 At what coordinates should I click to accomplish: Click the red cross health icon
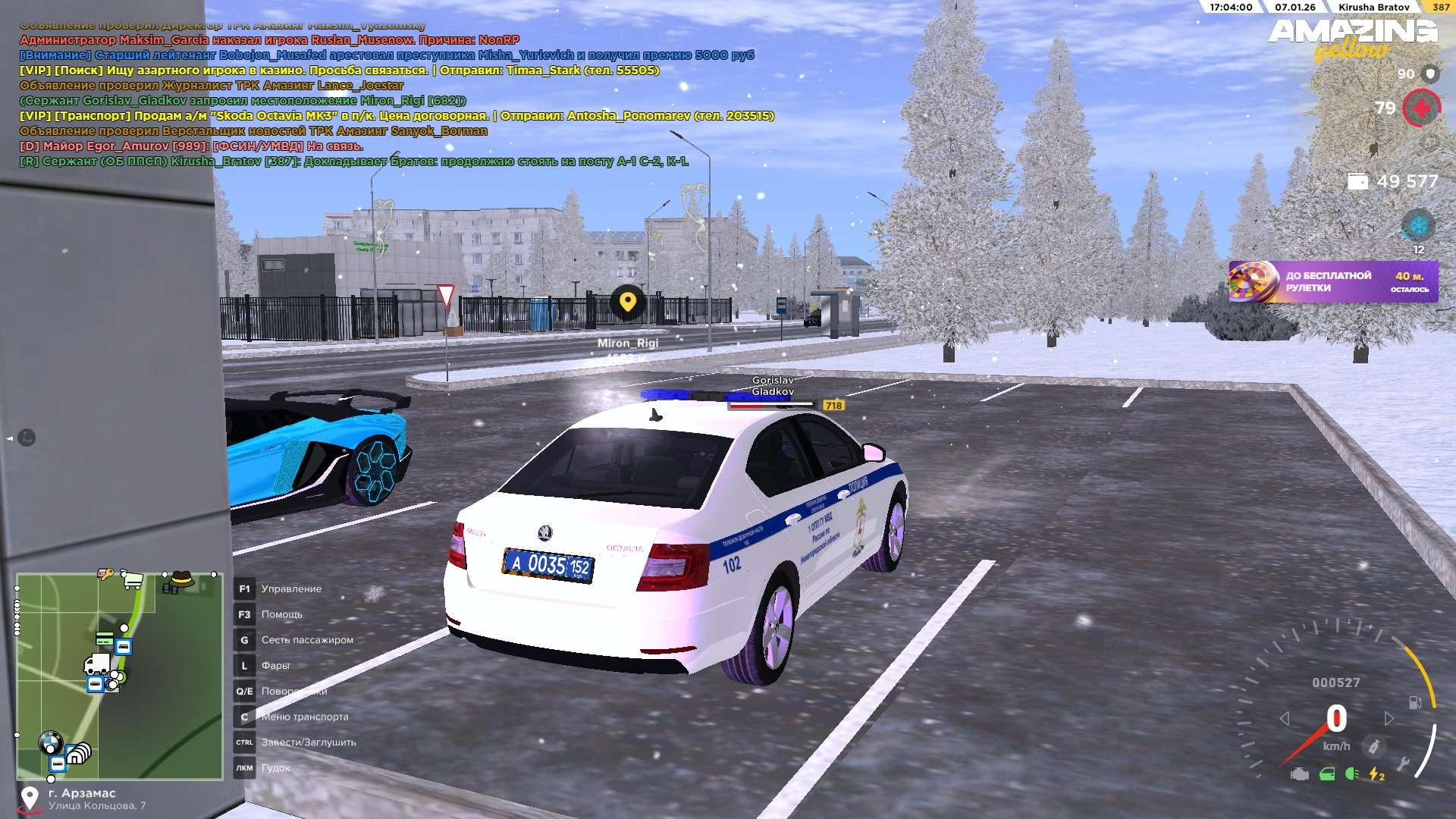coord(1421,108)
